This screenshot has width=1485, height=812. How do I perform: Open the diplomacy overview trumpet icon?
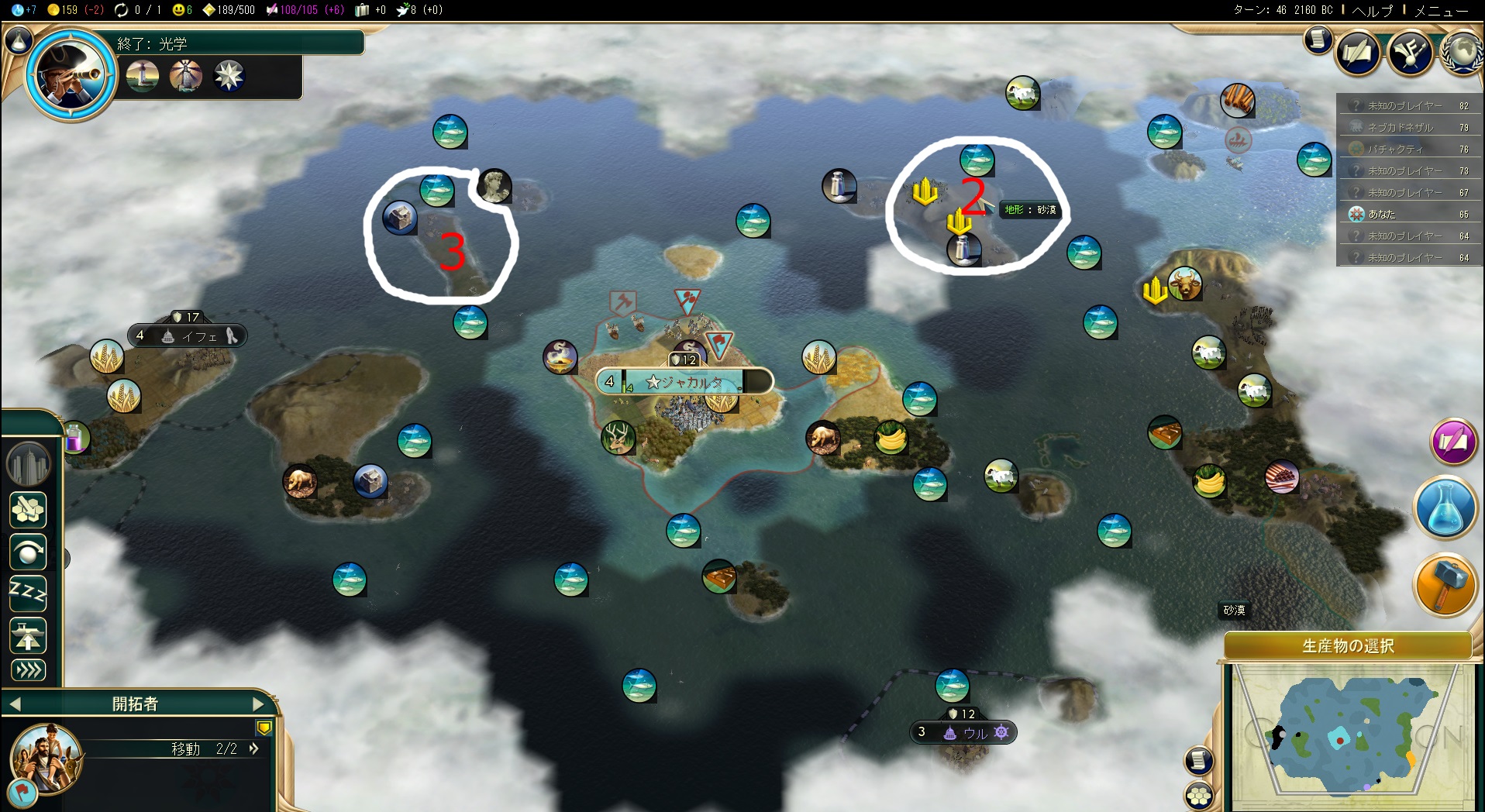[1409, 53]
